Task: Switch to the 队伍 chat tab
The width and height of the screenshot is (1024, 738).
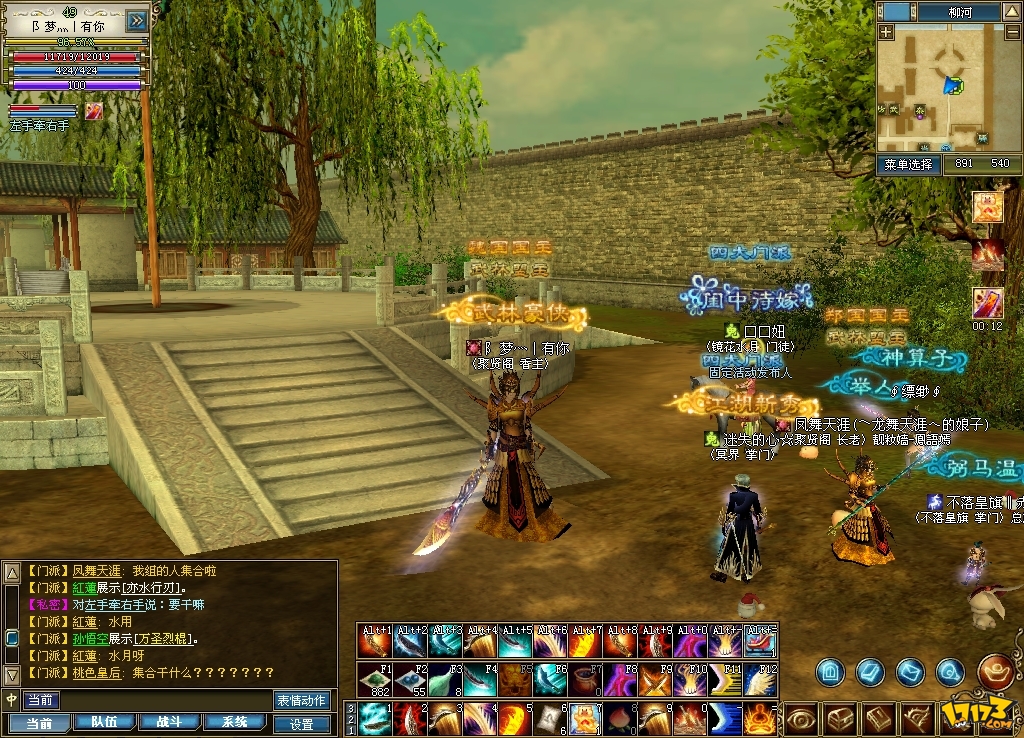Action: click(x=104, y=722)
